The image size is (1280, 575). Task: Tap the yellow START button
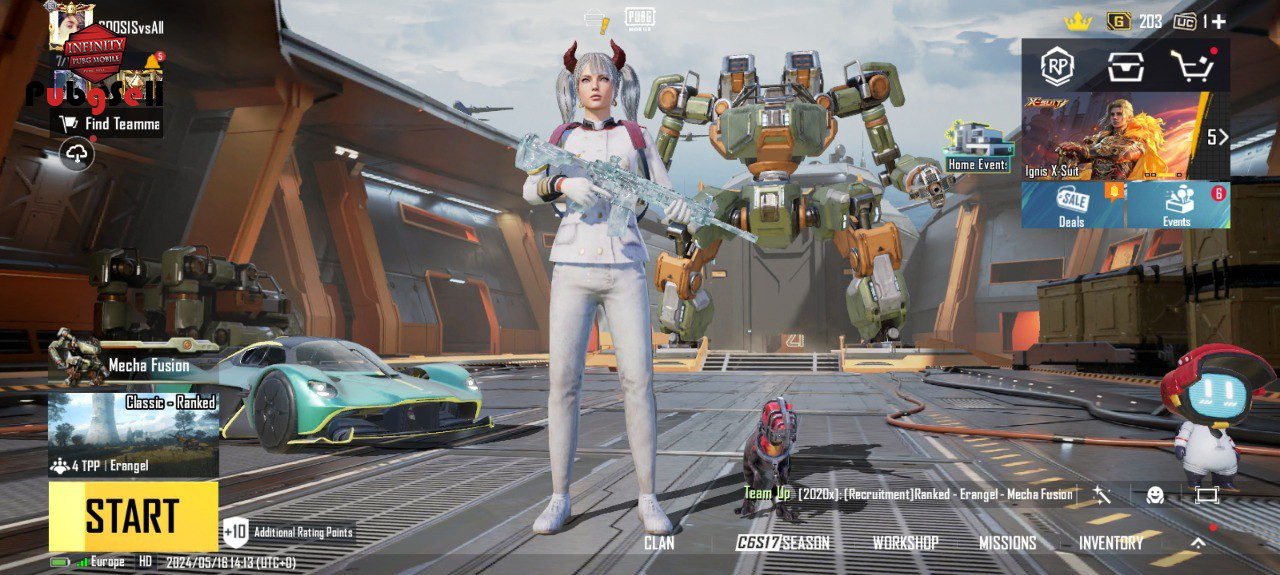point(133,516)
